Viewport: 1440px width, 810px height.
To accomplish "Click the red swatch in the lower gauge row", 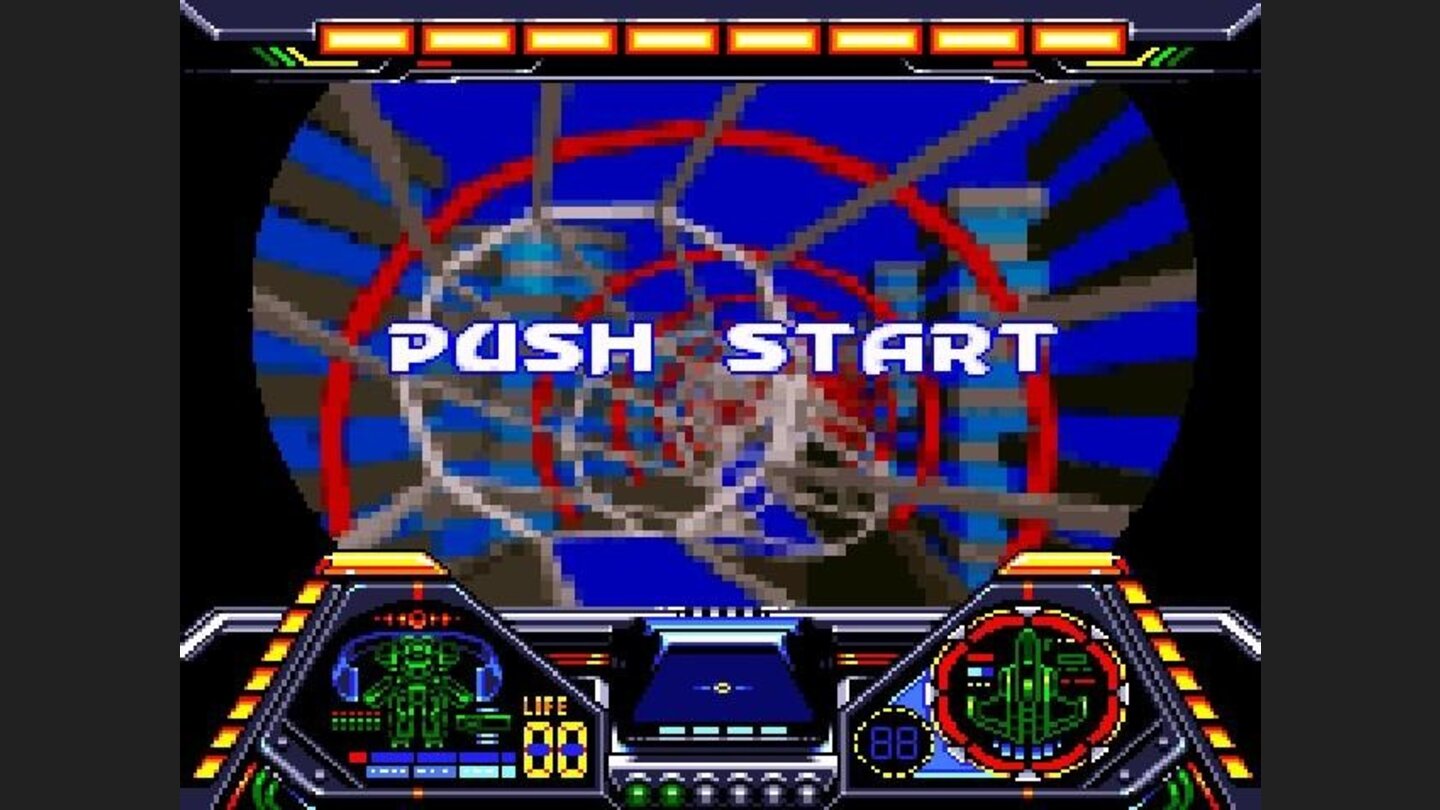I will click(x=357, y=756).
